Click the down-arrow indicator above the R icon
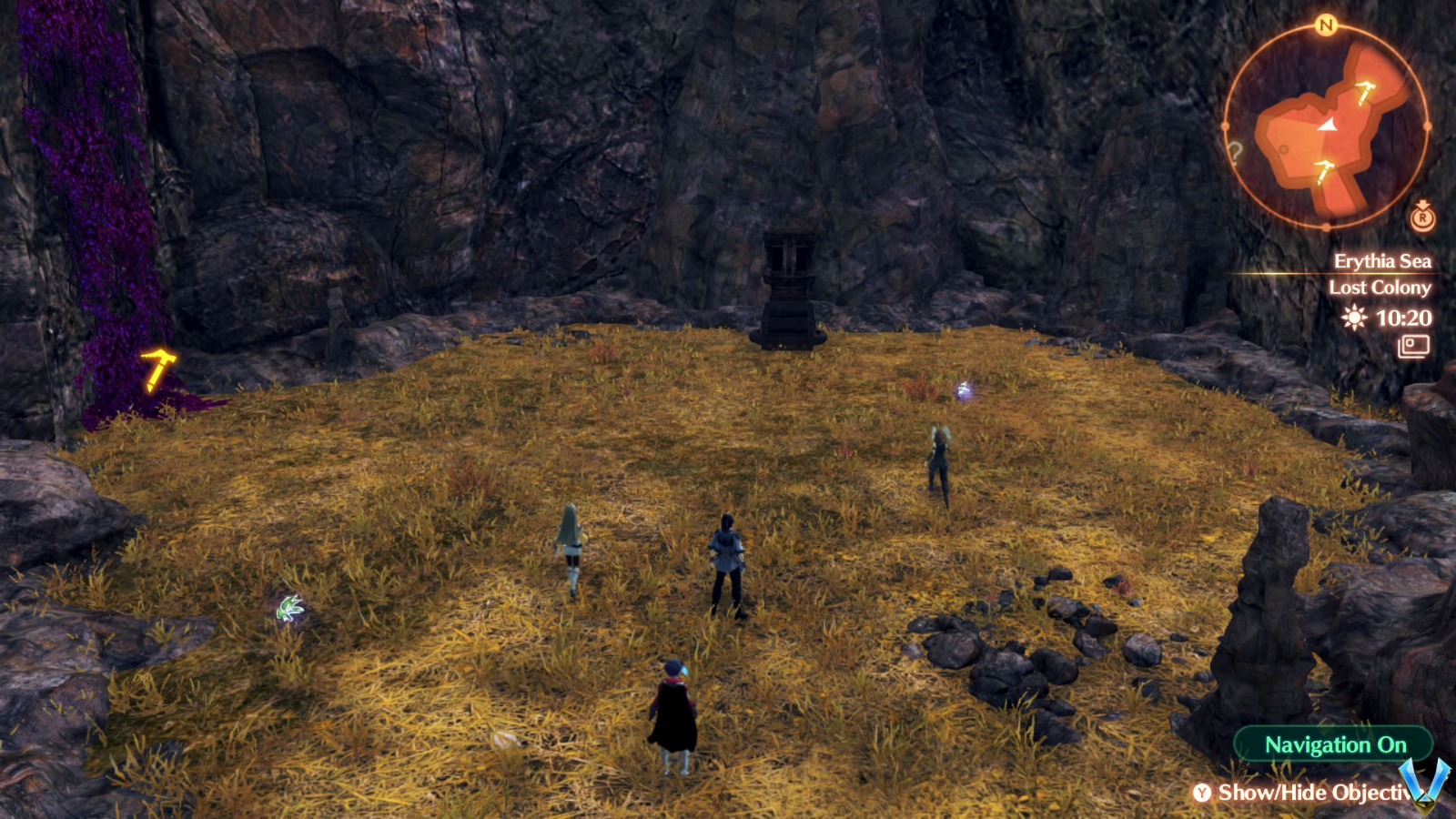1456x819 pixels. [x=1423, y=202]
